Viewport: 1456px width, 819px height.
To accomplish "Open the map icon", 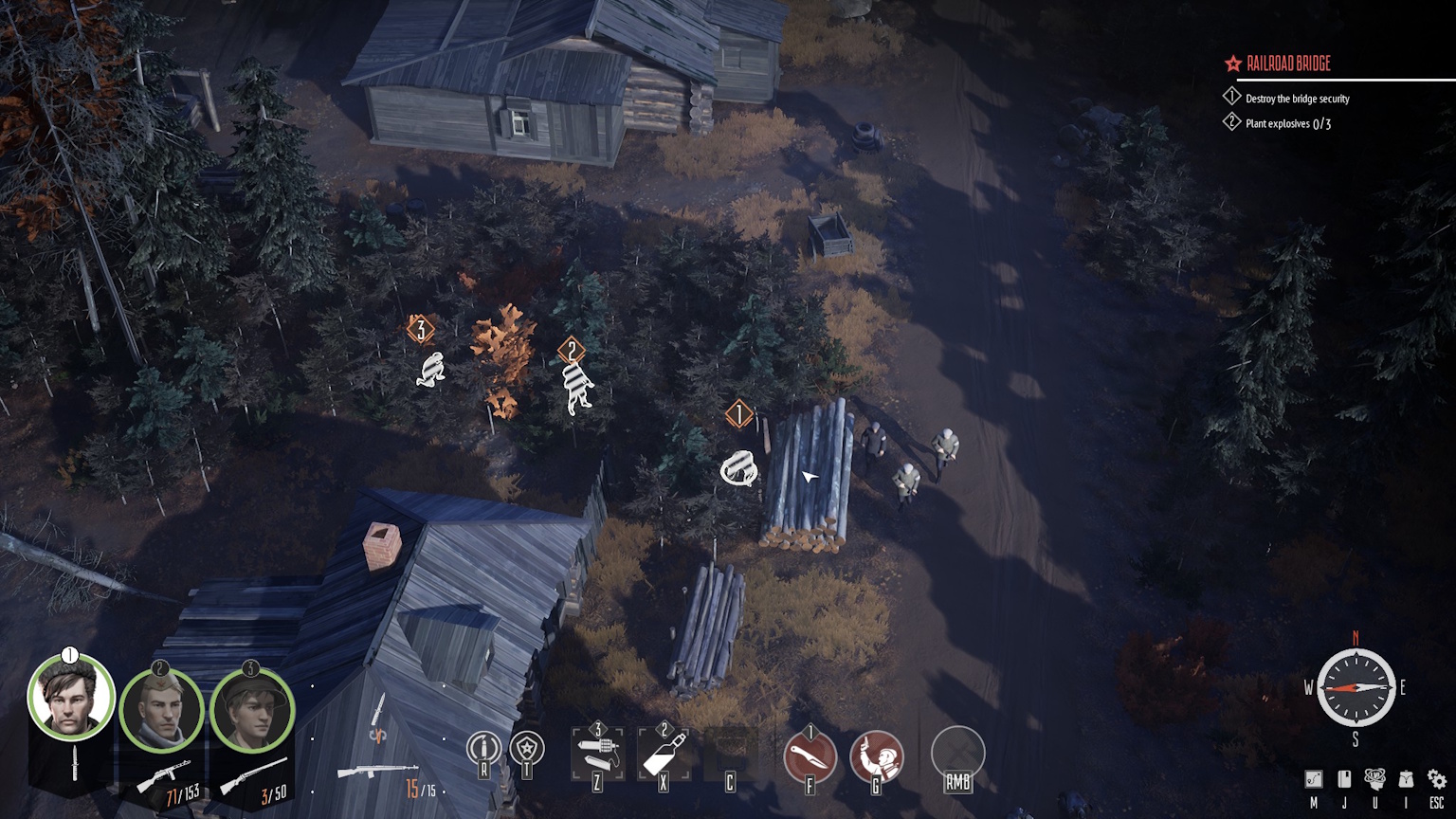I will [x=1314, y=779].
